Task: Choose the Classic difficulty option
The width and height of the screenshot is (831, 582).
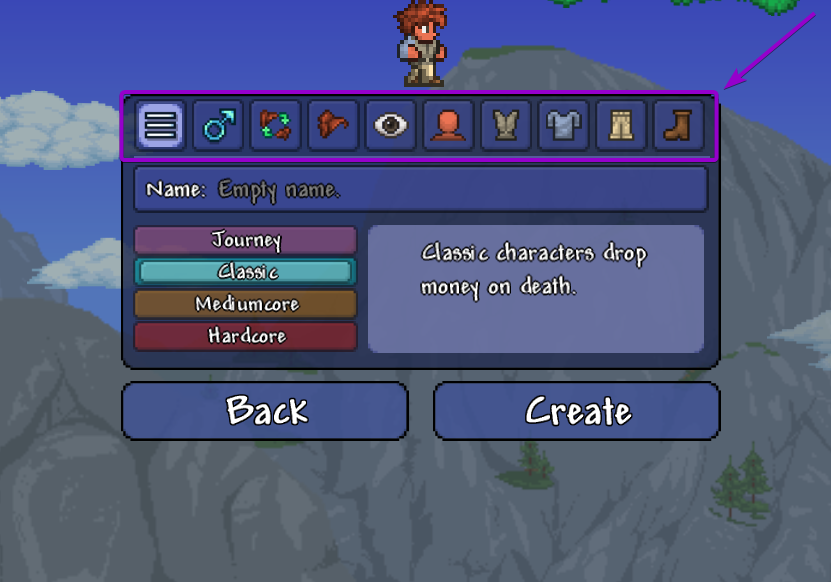Action: (246, 272)
